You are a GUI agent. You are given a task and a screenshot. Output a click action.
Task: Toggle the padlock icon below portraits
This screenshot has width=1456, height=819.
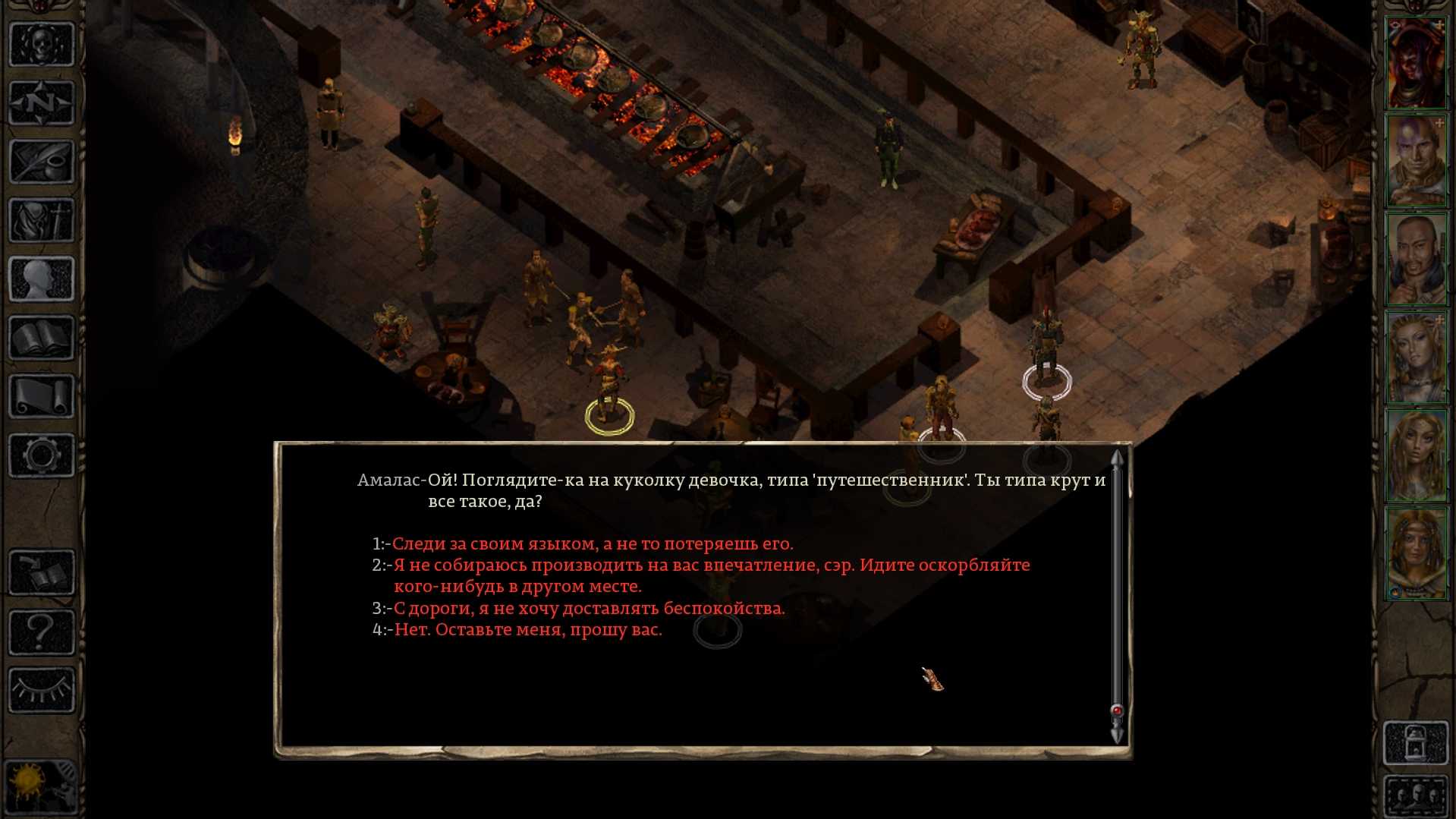point(1416,743)
